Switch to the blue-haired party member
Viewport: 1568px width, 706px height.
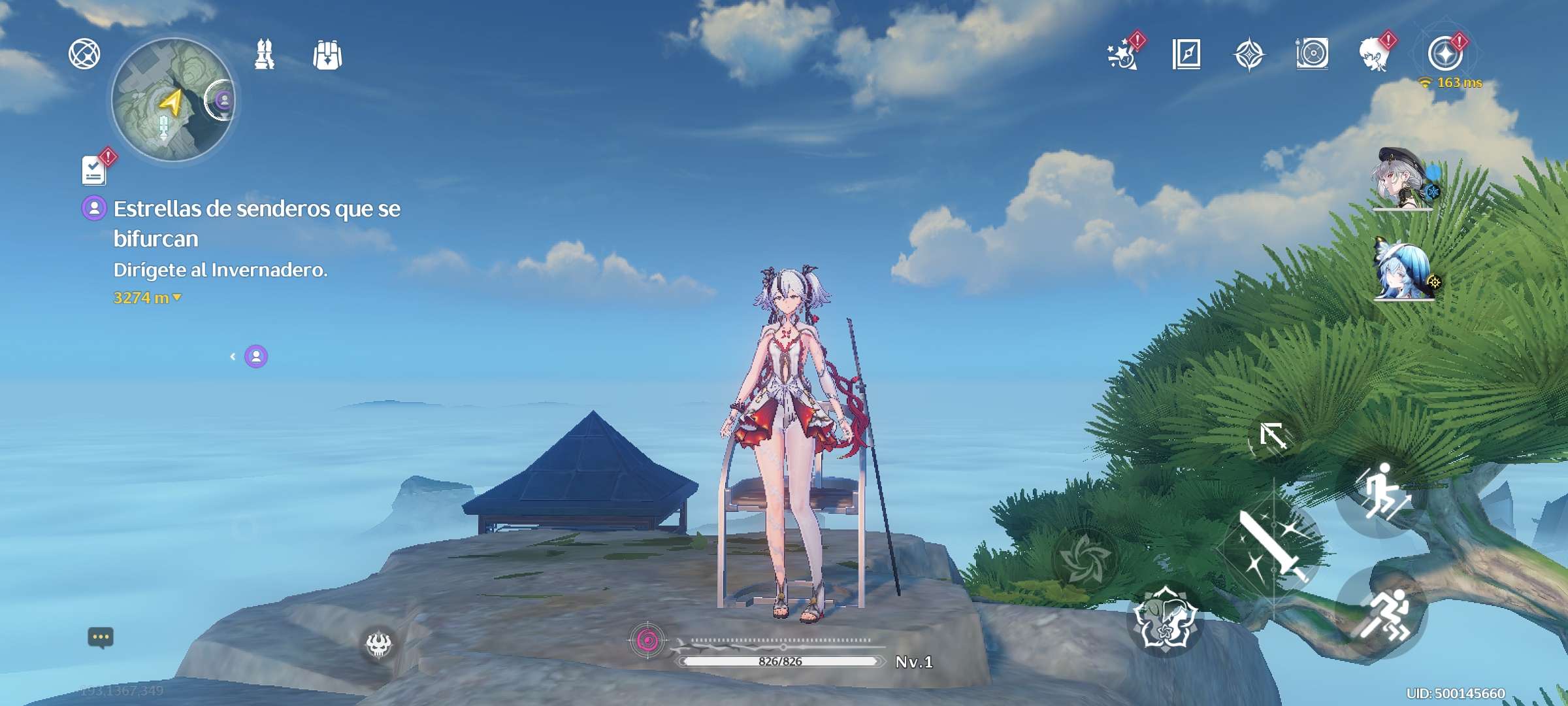tap(1403, 272)
